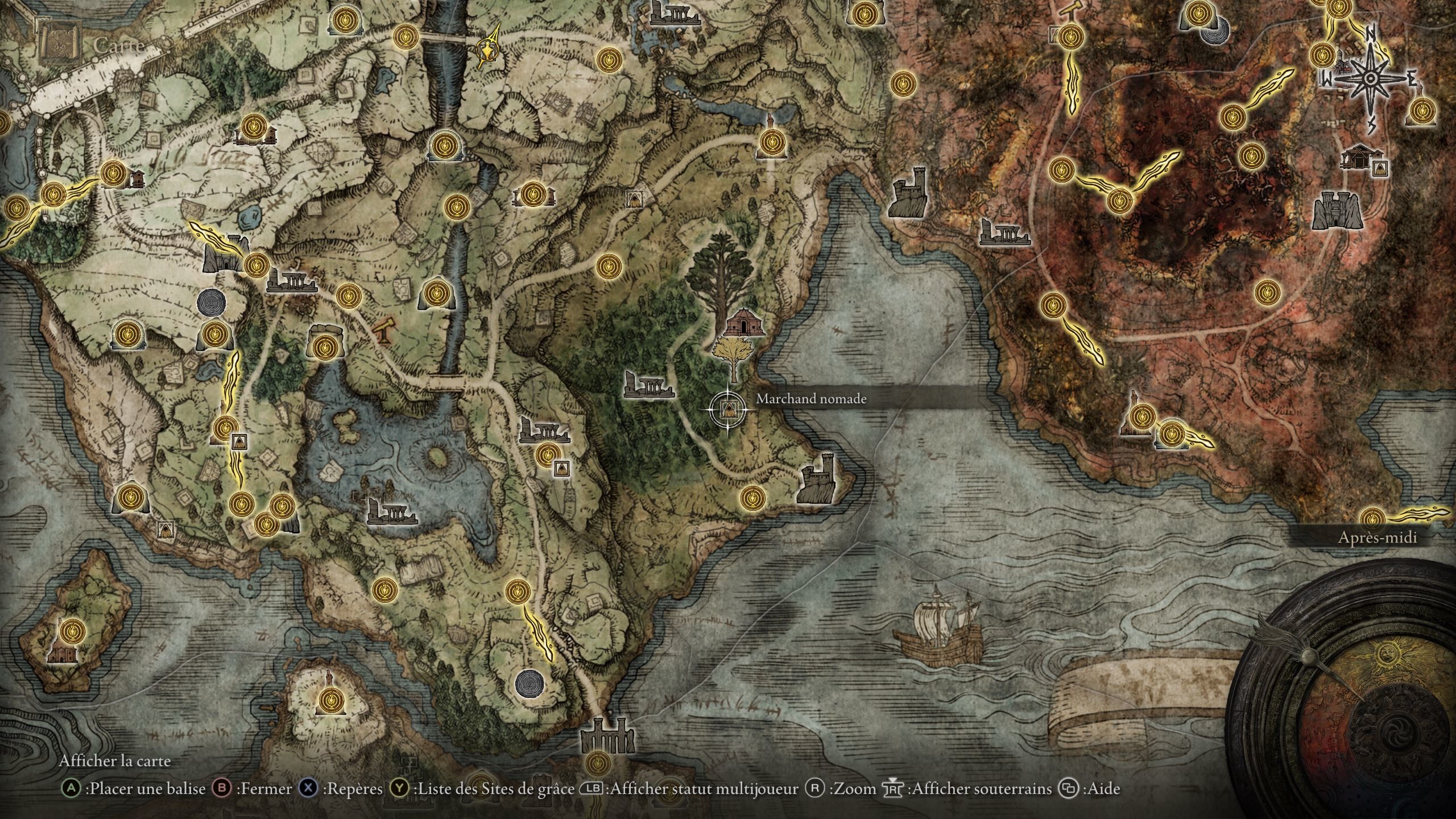1456x819 pixels.
Task: Select the red domed building icon
Action: pos(744,323)
